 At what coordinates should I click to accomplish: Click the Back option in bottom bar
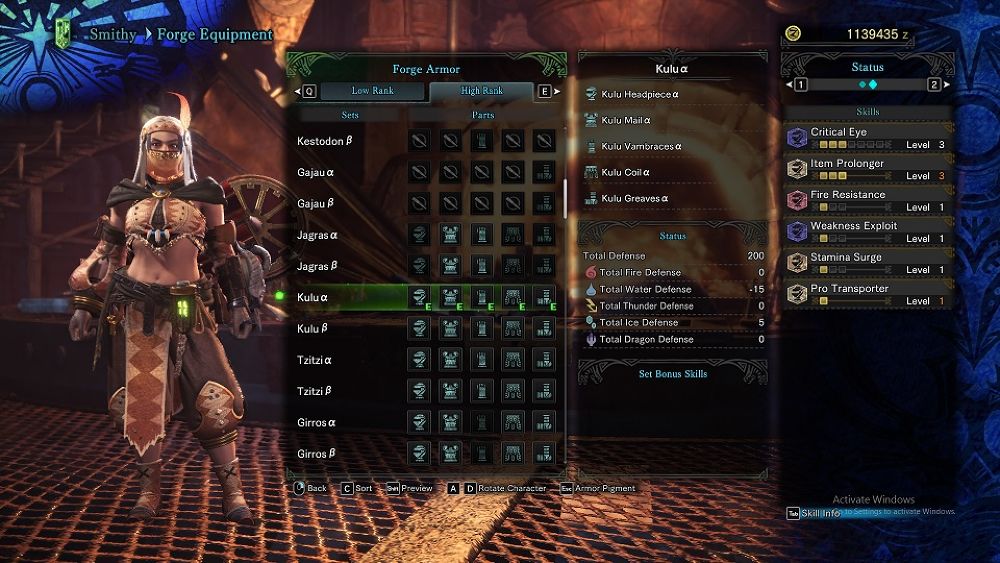click(x=310, y=489)
